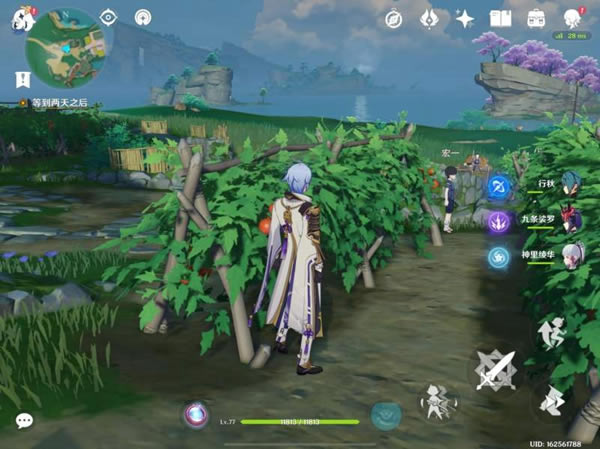600x449 pixels.
Task: Tap the sword normal attack button
Action: pos(497,372)
